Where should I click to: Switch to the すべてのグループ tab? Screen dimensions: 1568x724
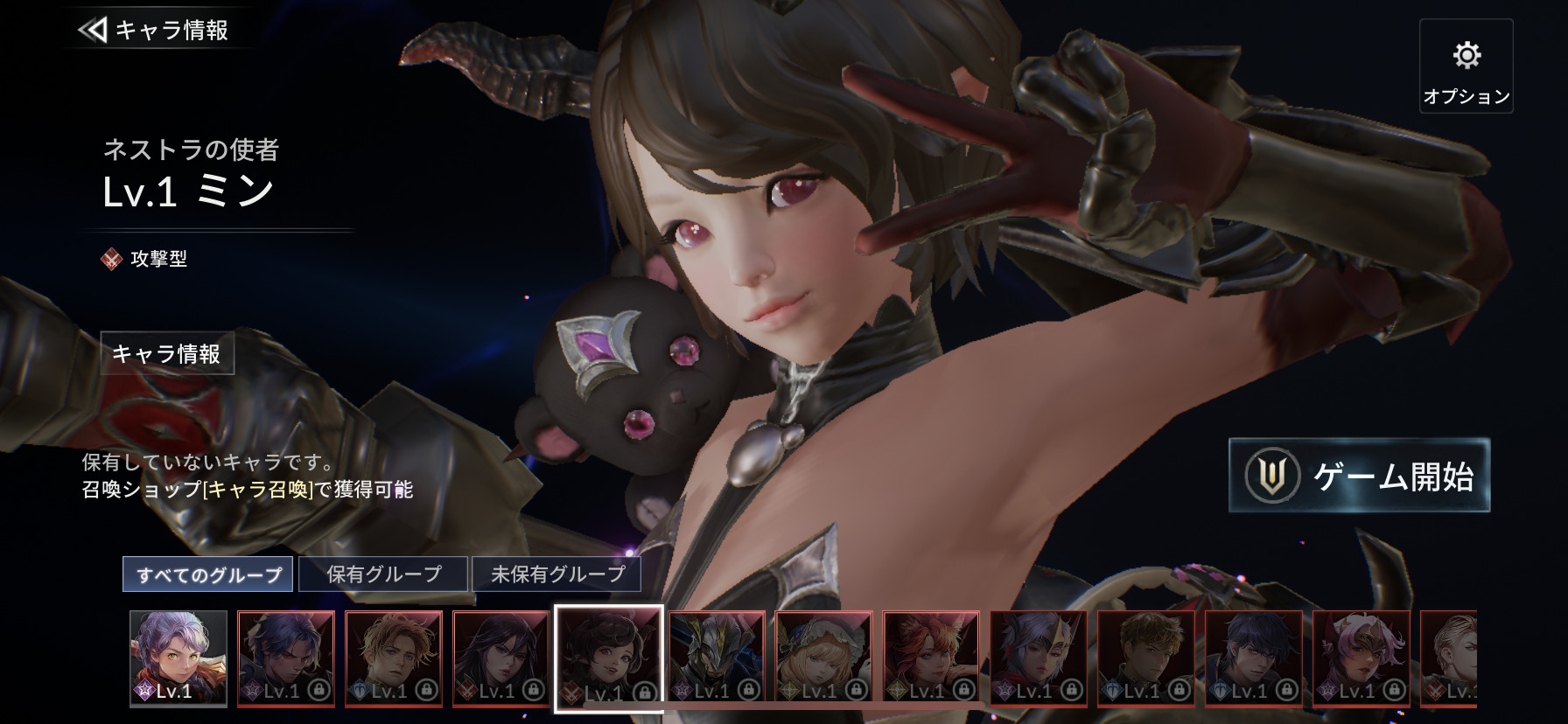(208, 574)
